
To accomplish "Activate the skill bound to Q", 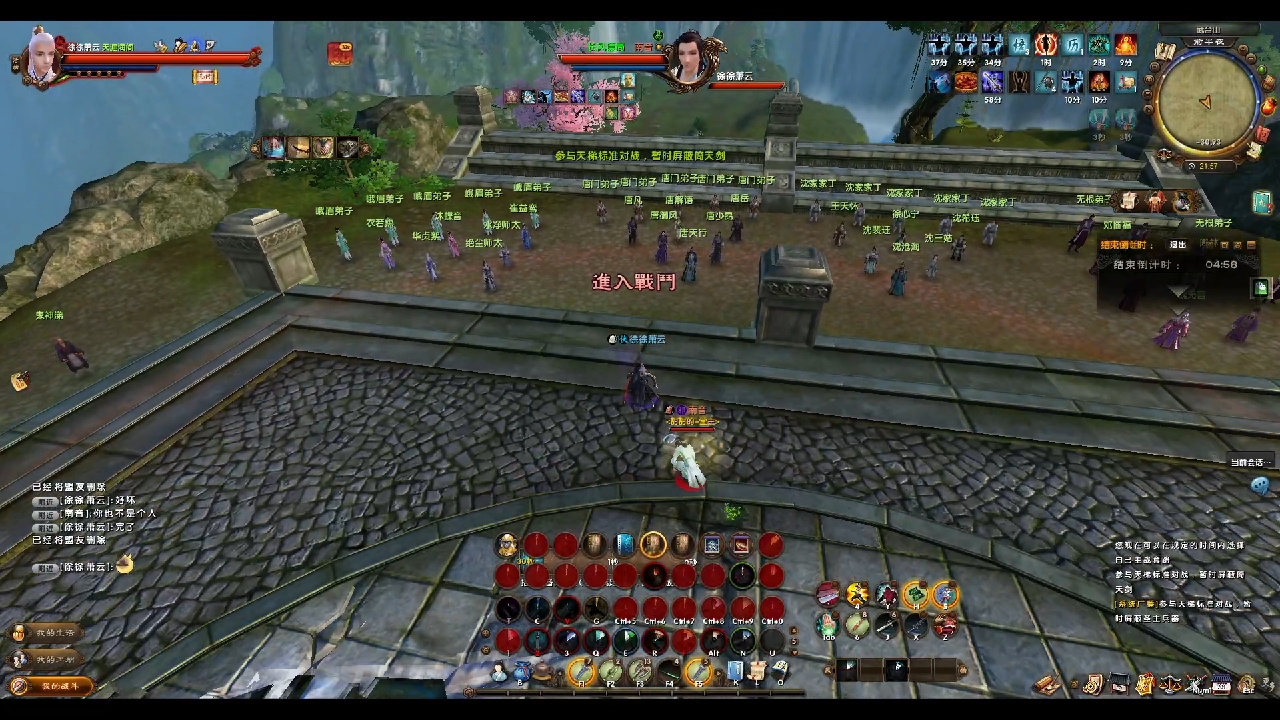I will [596, 641].
